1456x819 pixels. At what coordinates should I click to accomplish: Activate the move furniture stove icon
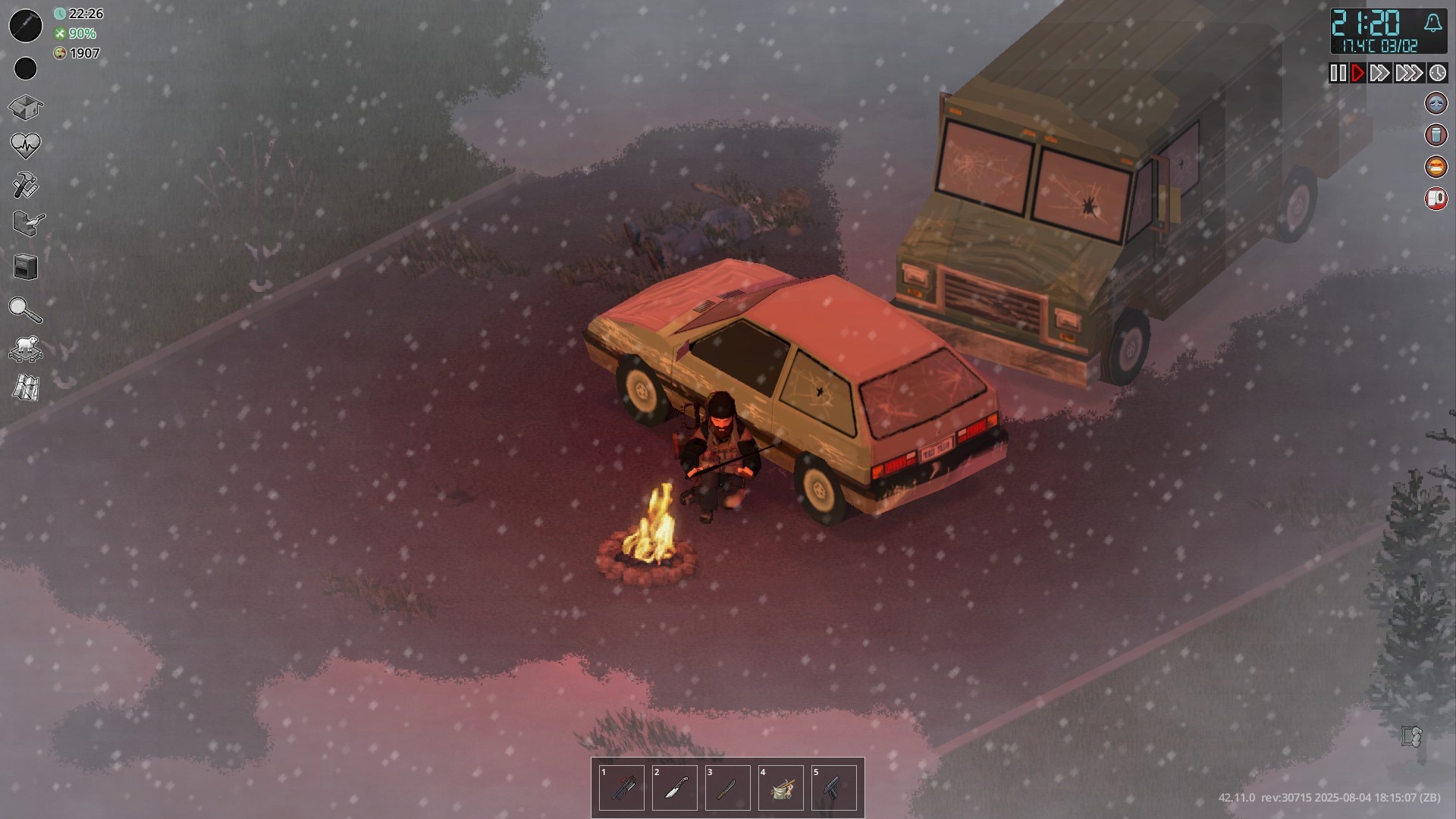click(26, 267)
